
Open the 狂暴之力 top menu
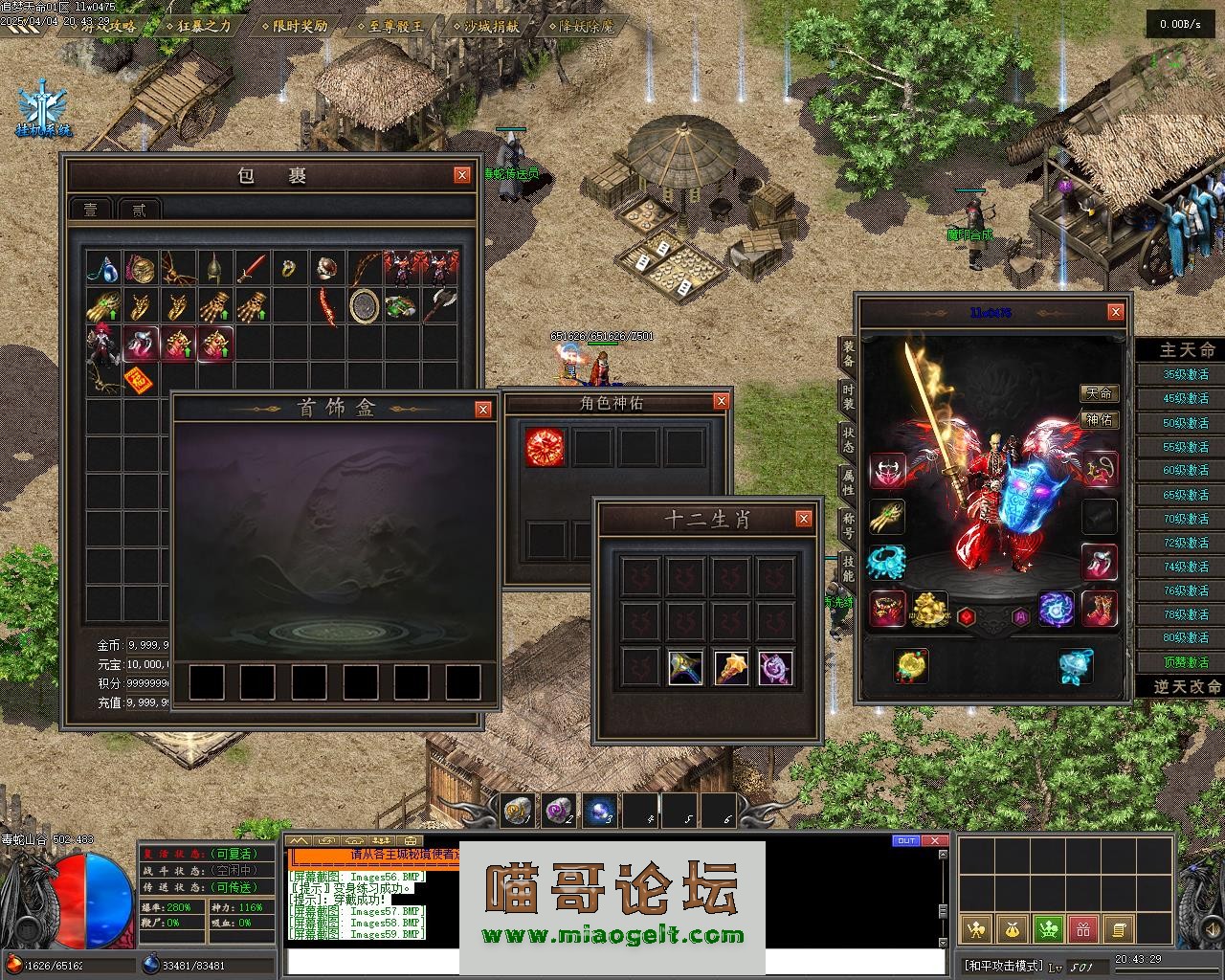click(x=204, y=26)
